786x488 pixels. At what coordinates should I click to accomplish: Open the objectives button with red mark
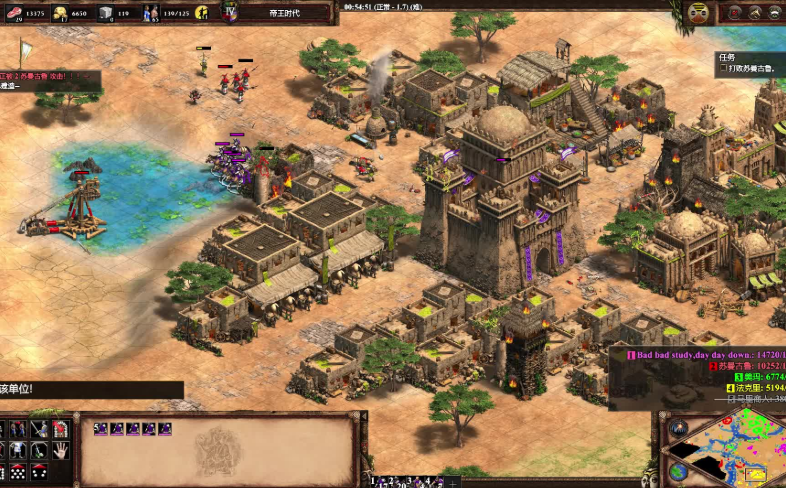pos(735,12)
